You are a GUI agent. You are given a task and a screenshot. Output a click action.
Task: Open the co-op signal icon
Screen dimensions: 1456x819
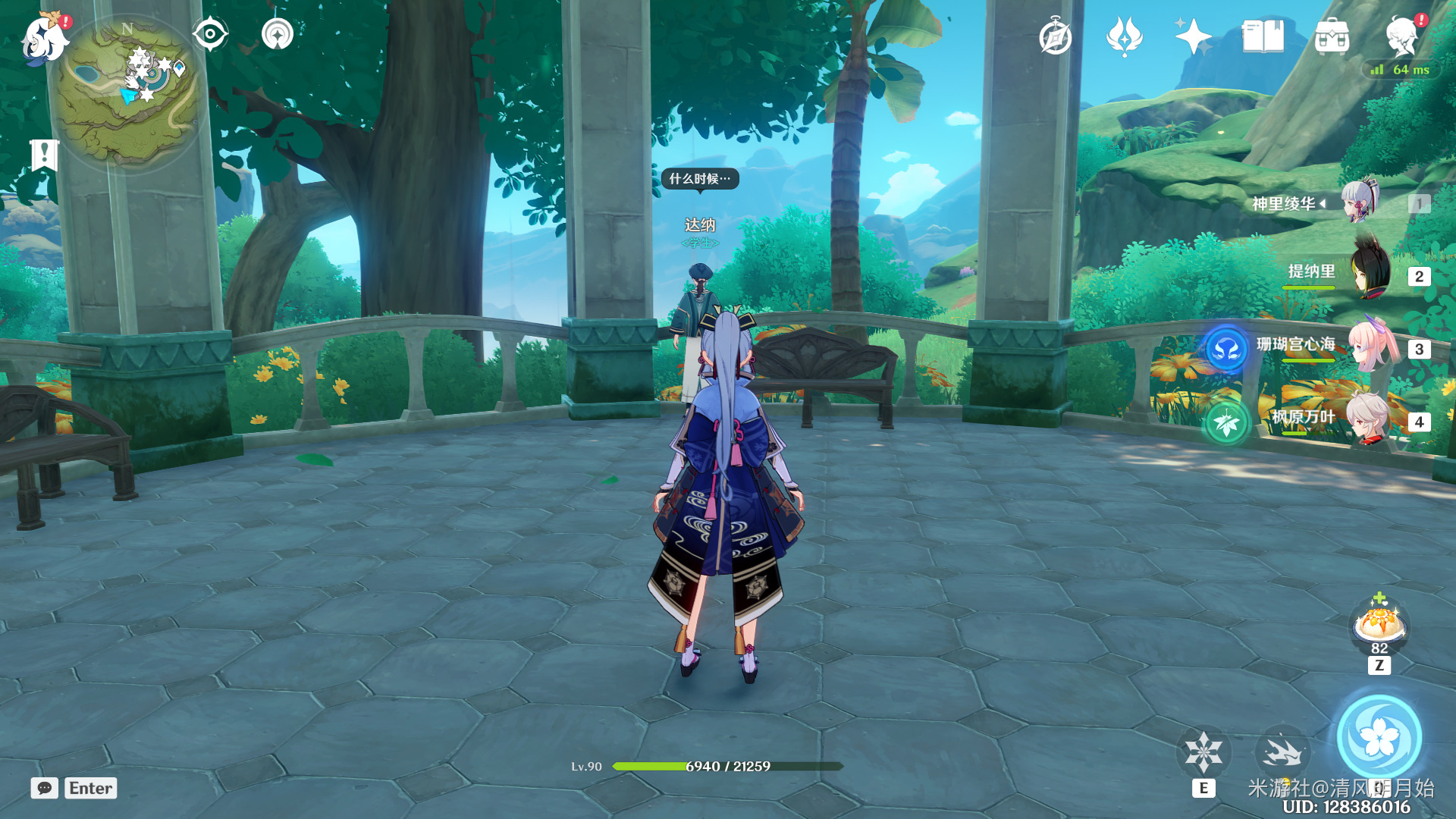click(278, 34)
